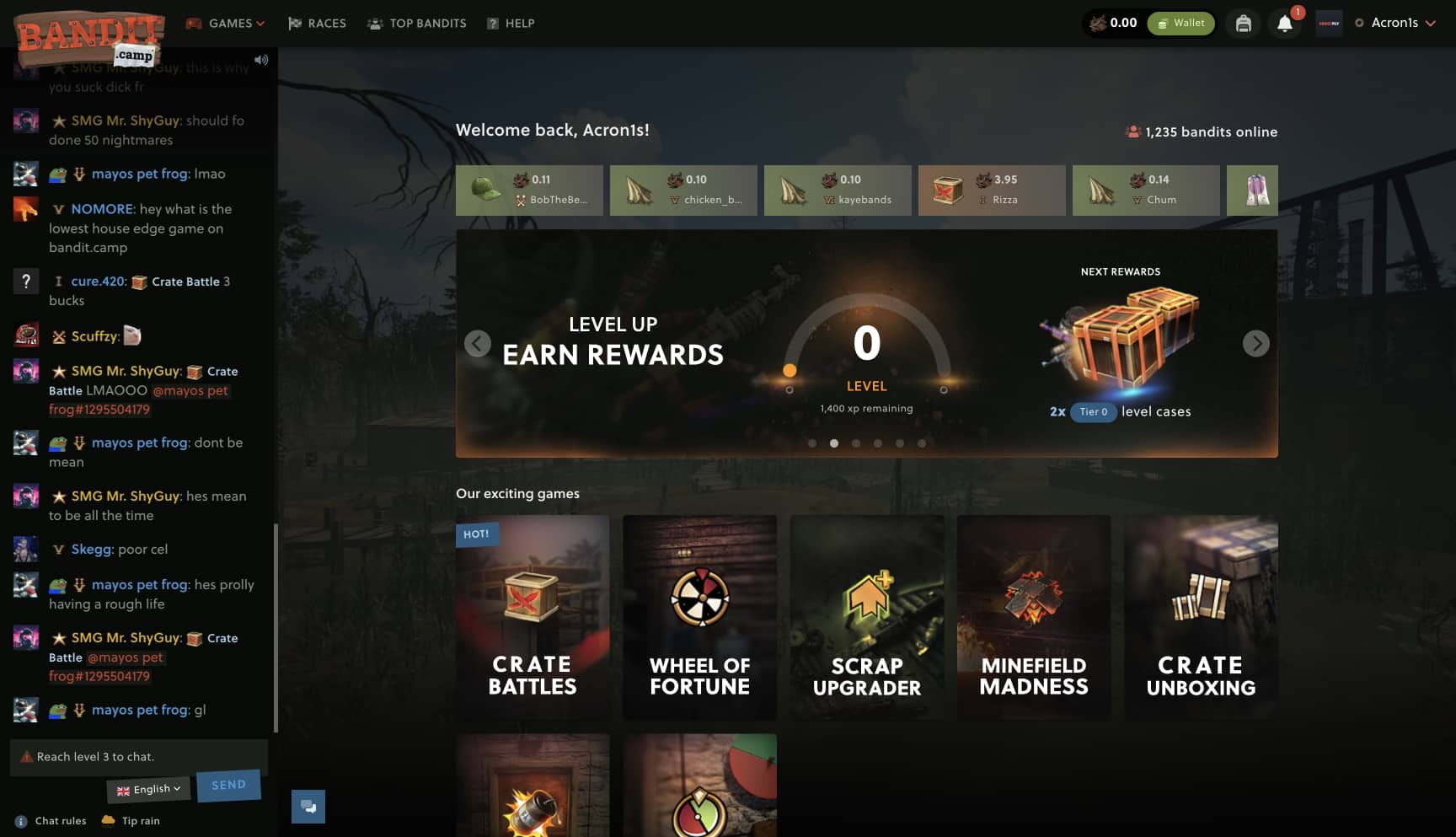Open the blue chat widget icon near bottom right
This screenshot has width=1456, height=837.
click(x=308, y=806)
